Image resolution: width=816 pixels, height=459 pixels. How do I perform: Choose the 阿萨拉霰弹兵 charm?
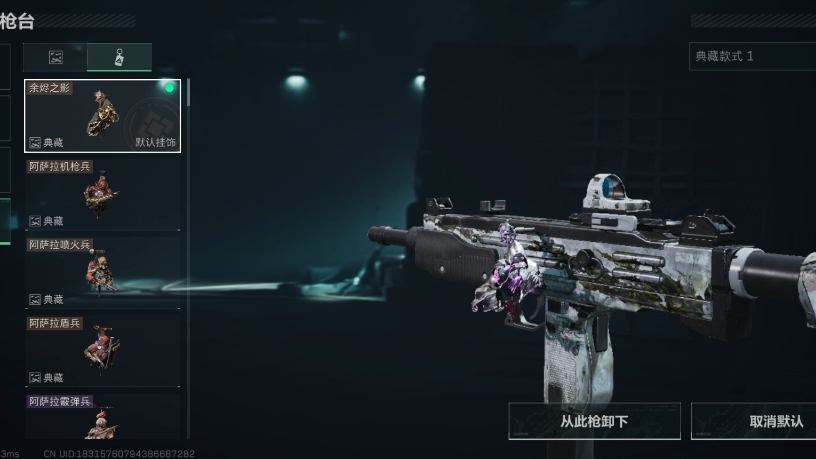click(102, 417)
